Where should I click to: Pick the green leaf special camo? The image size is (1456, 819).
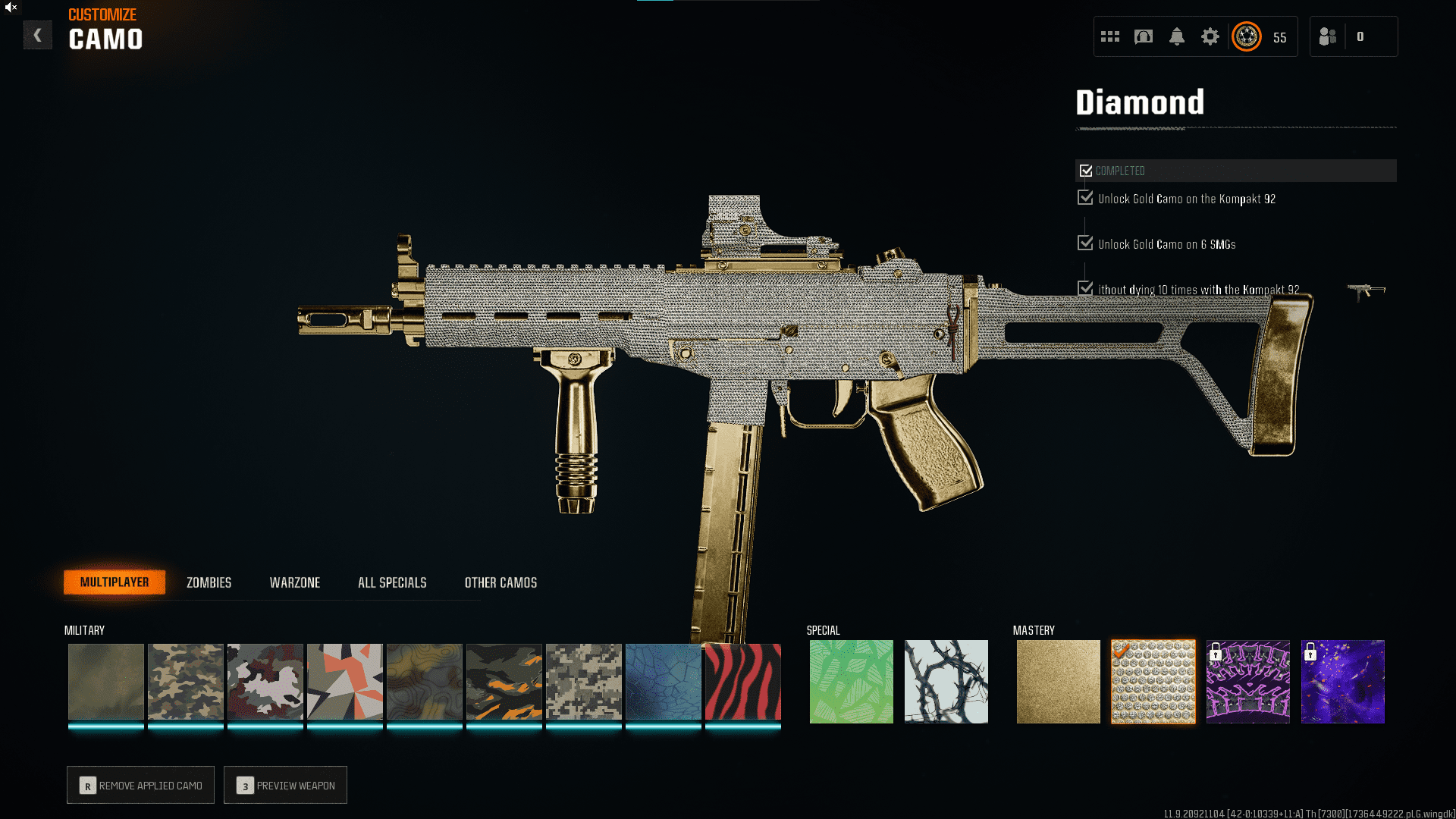click(851, 681)
